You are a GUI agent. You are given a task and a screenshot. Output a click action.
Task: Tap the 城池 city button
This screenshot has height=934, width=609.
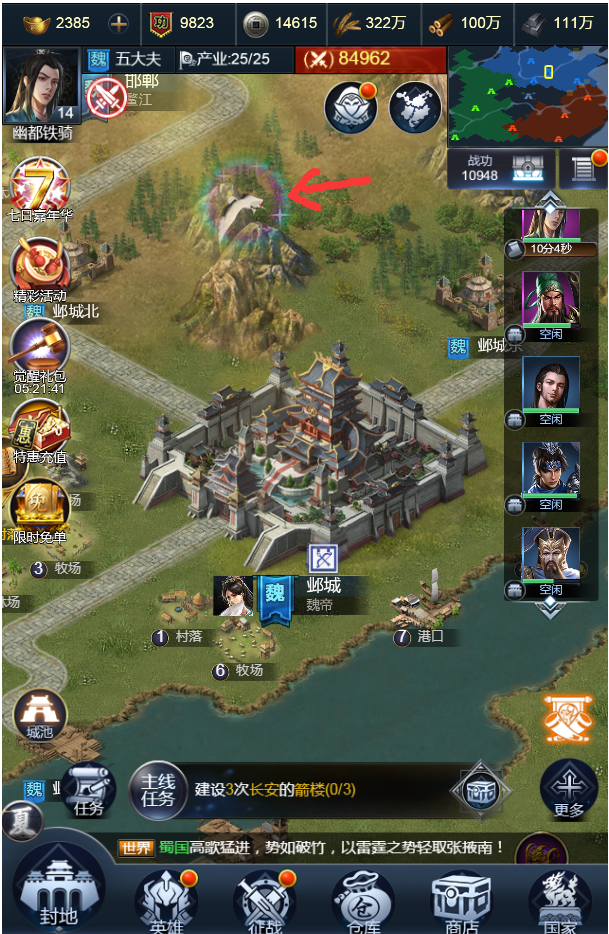pos(40,712)
